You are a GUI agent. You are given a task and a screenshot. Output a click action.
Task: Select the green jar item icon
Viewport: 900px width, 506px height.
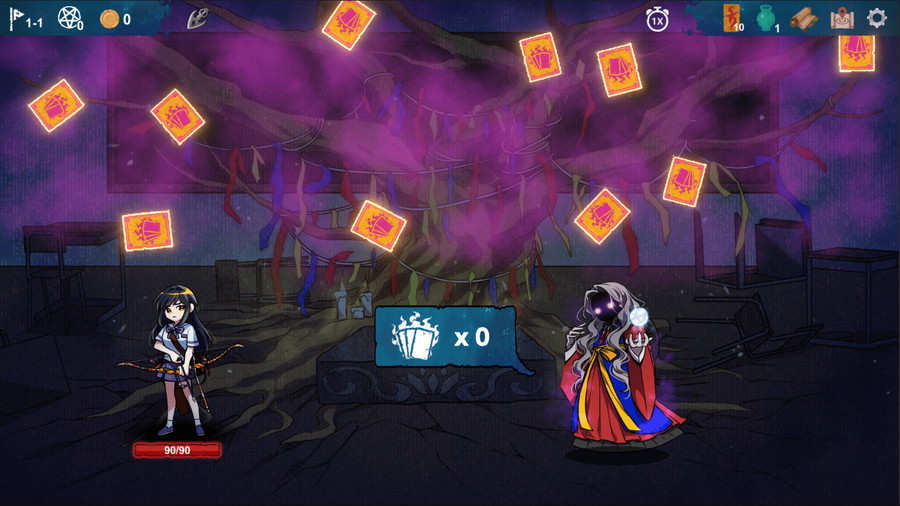pos(766,18)
